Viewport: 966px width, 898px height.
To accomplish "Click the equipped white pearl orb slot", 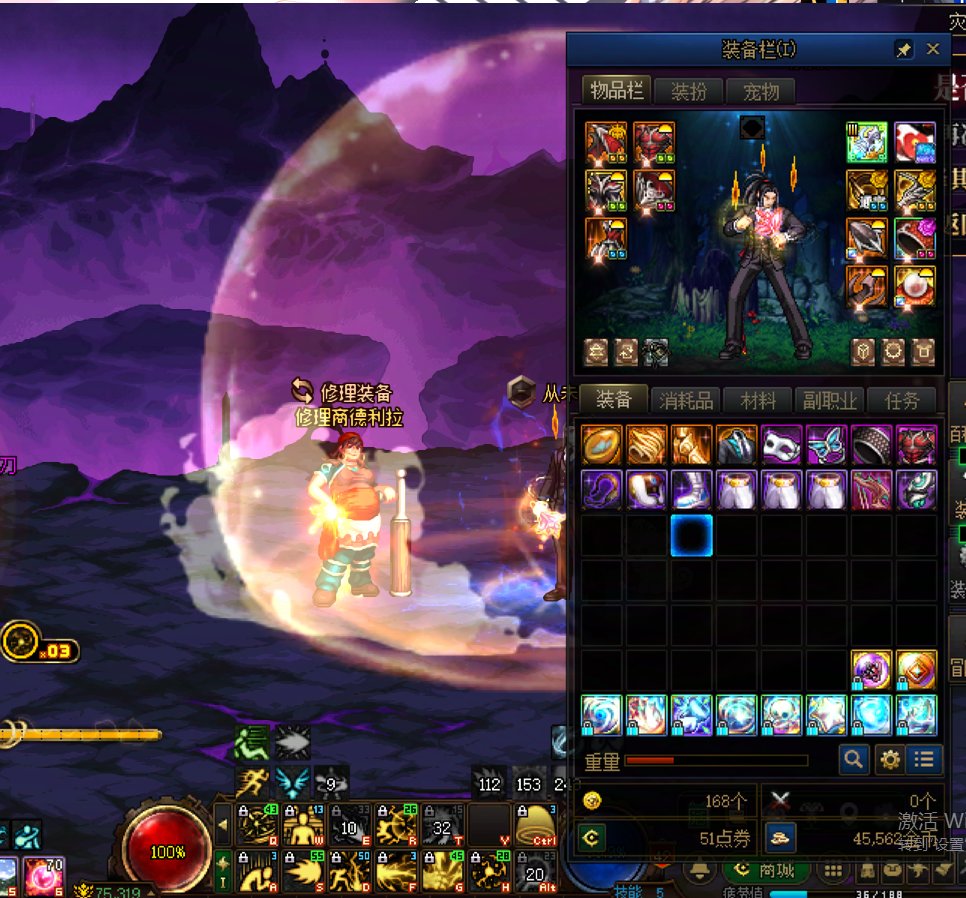I will click(915, 287).
